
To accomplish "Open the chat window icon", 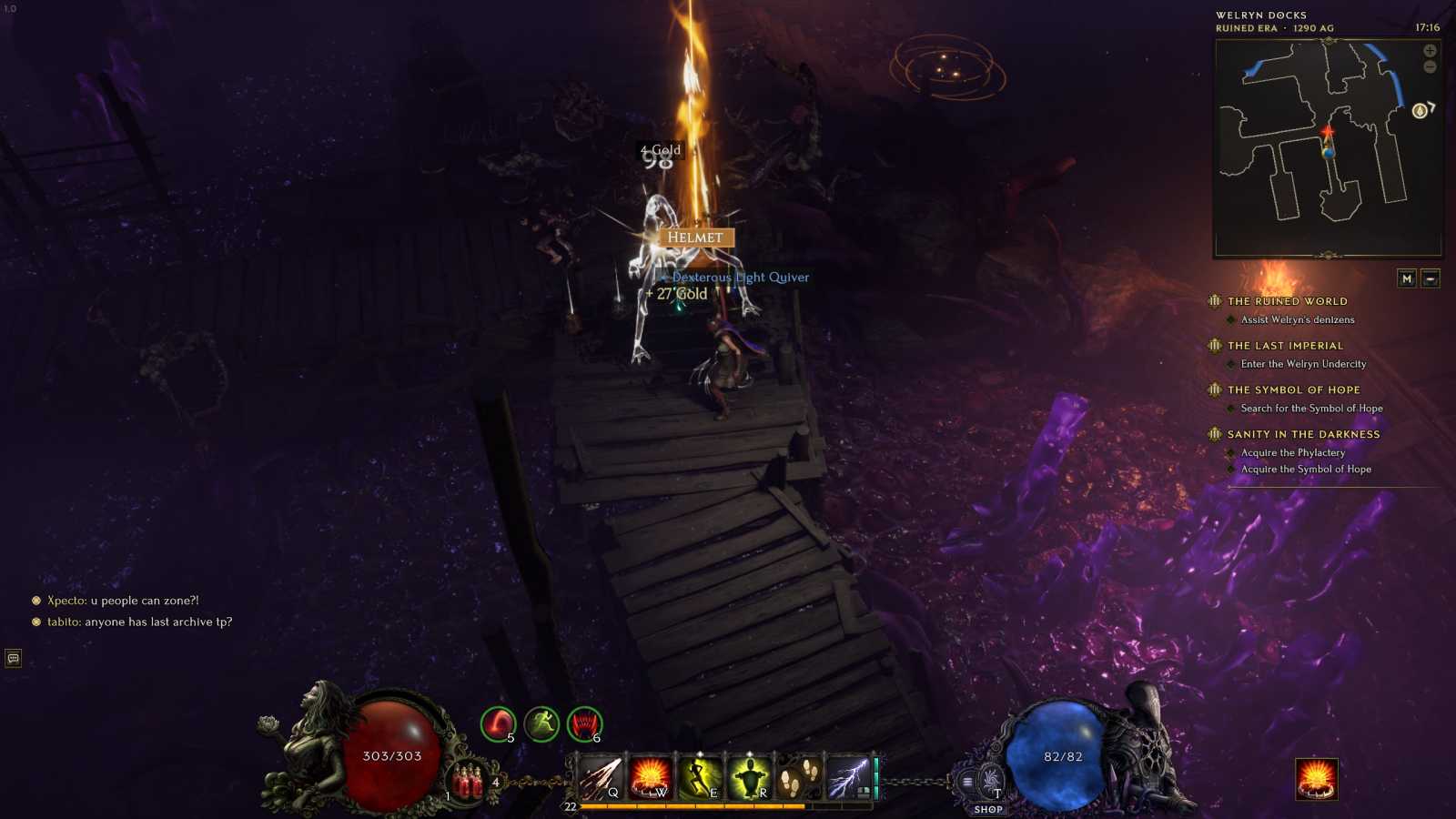I will pyautogui.click(x=14, y=658).
